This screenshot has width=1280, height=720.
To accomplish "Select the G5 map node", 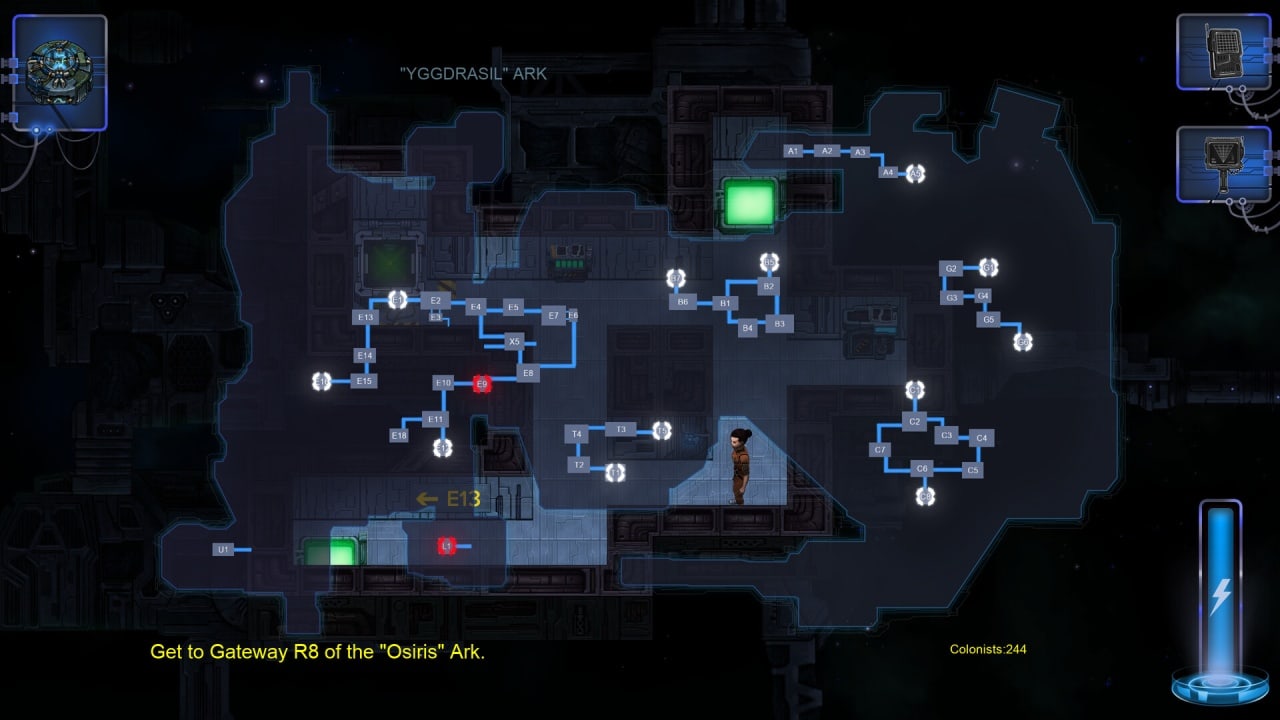I will pyautogui.click(x=988, y=320).
